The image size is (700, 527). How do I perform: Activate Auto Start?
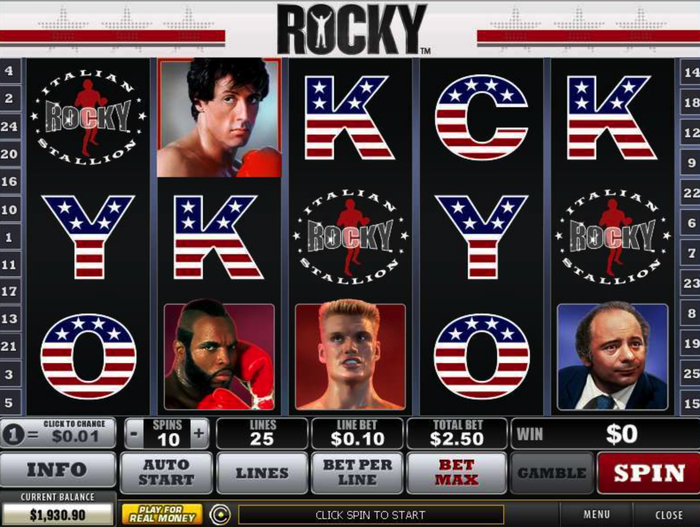click(166, 473)
